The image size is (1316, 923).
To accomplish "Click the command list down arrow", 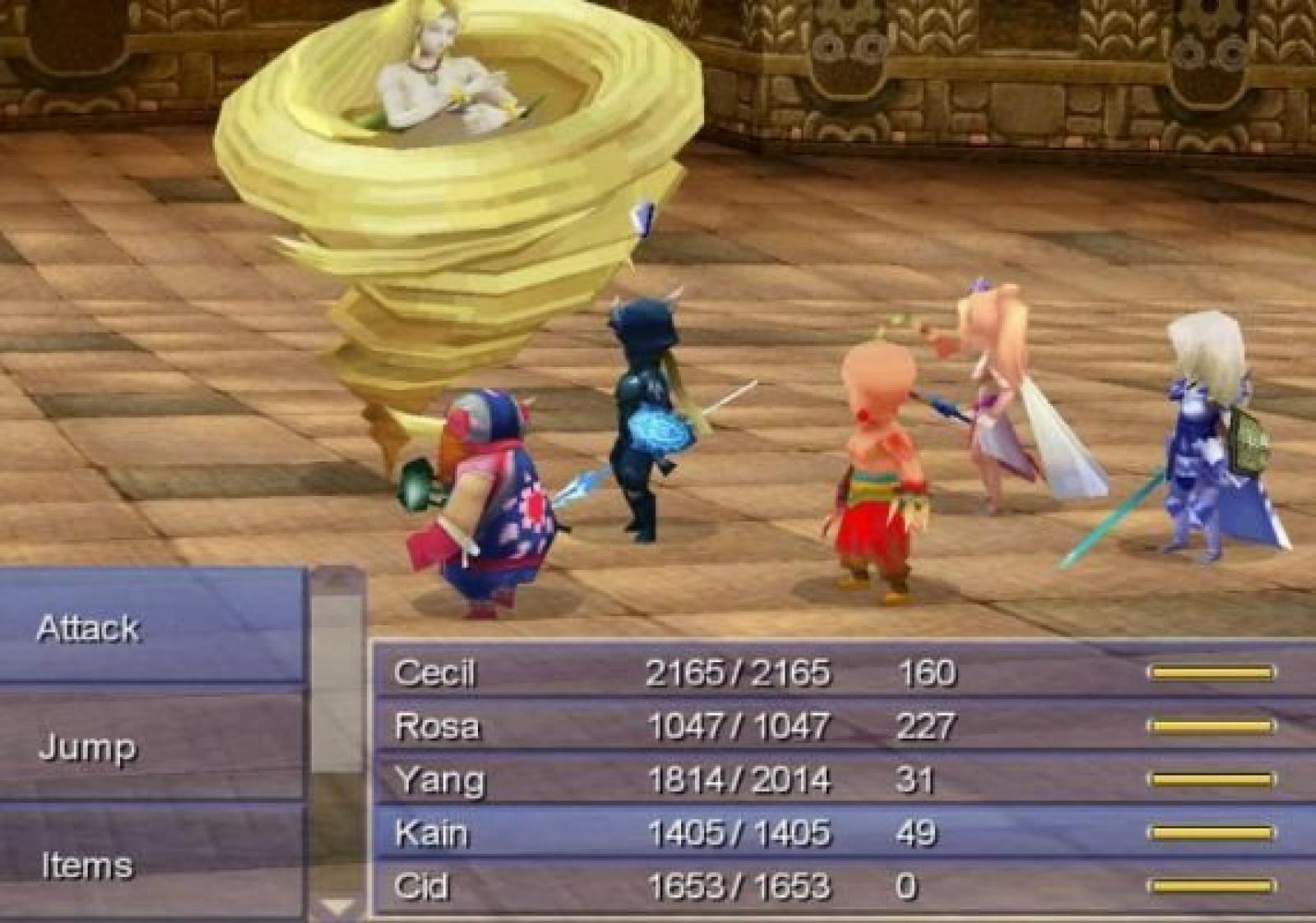I will coord(336,906).
